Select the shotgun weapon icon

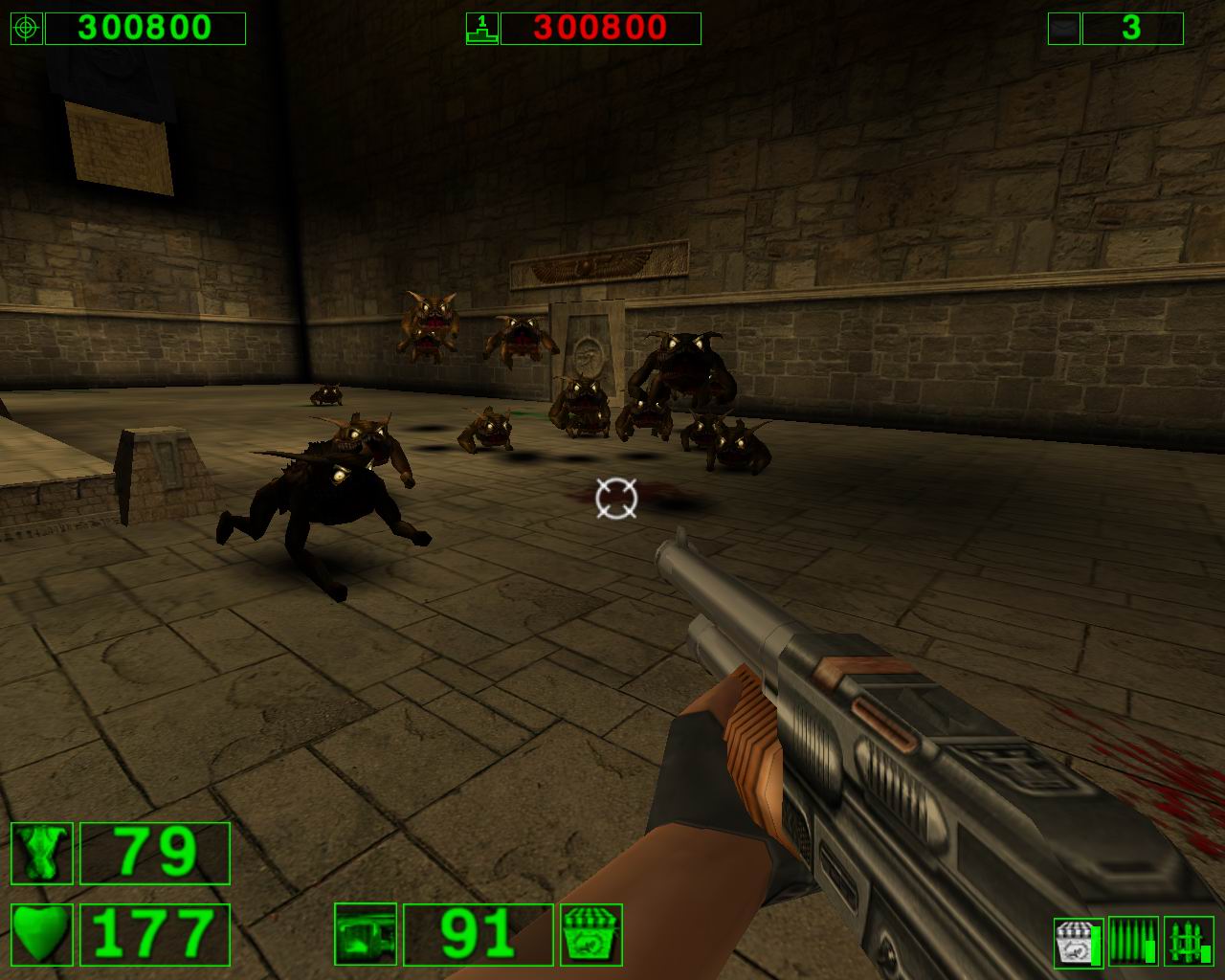click(366, 934)
